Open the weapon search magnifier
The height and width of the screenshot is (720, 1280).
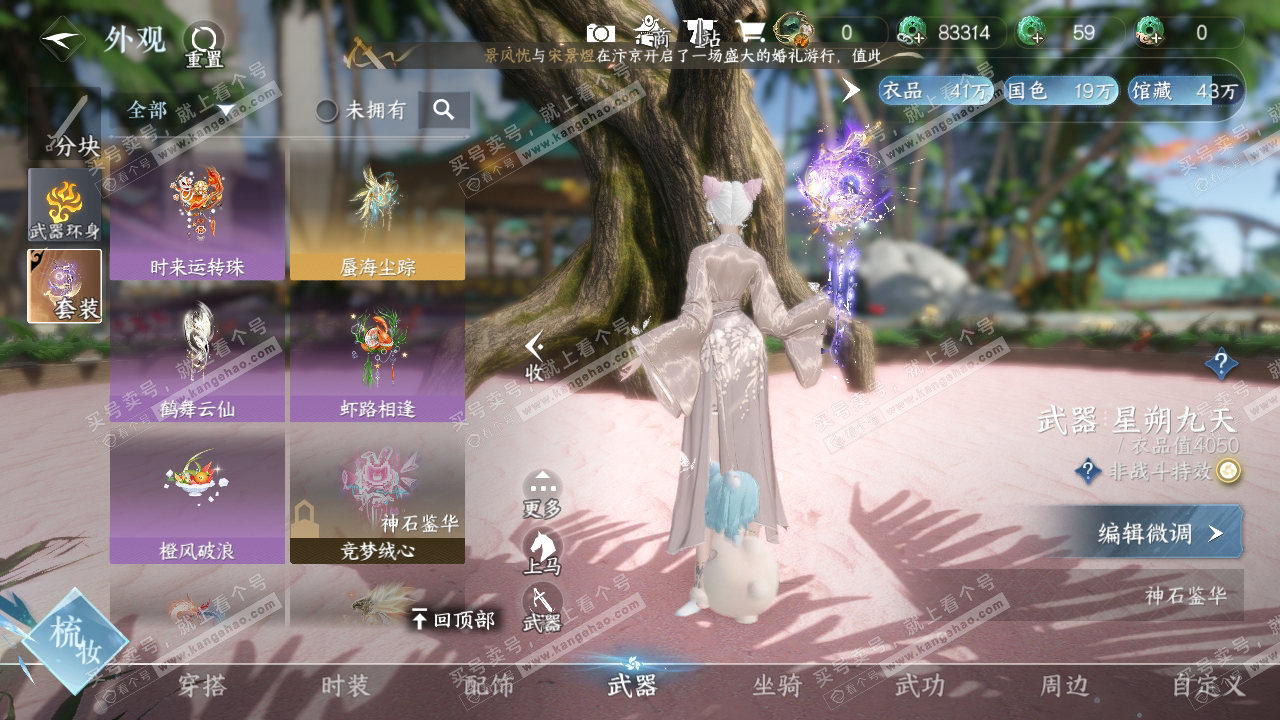(x=444, y=110)
